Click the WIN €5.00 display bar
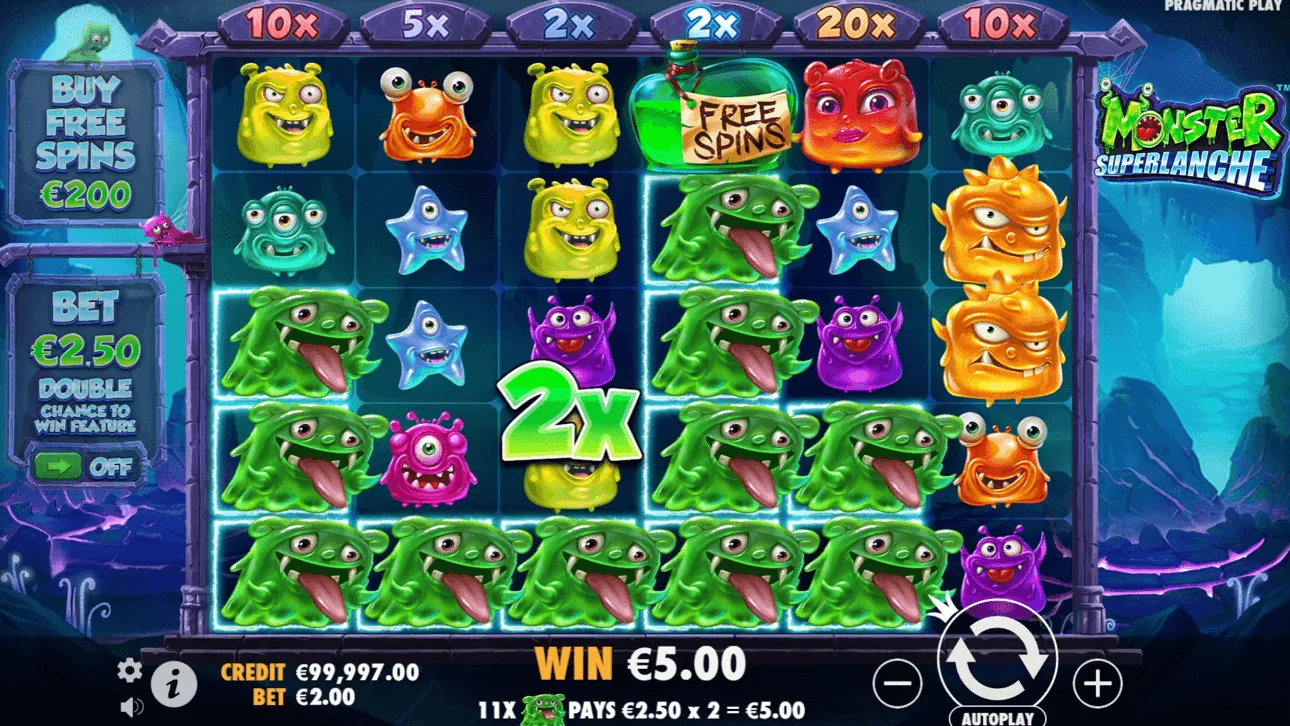Screen dimensions: 1290x726 pos(640,661)
